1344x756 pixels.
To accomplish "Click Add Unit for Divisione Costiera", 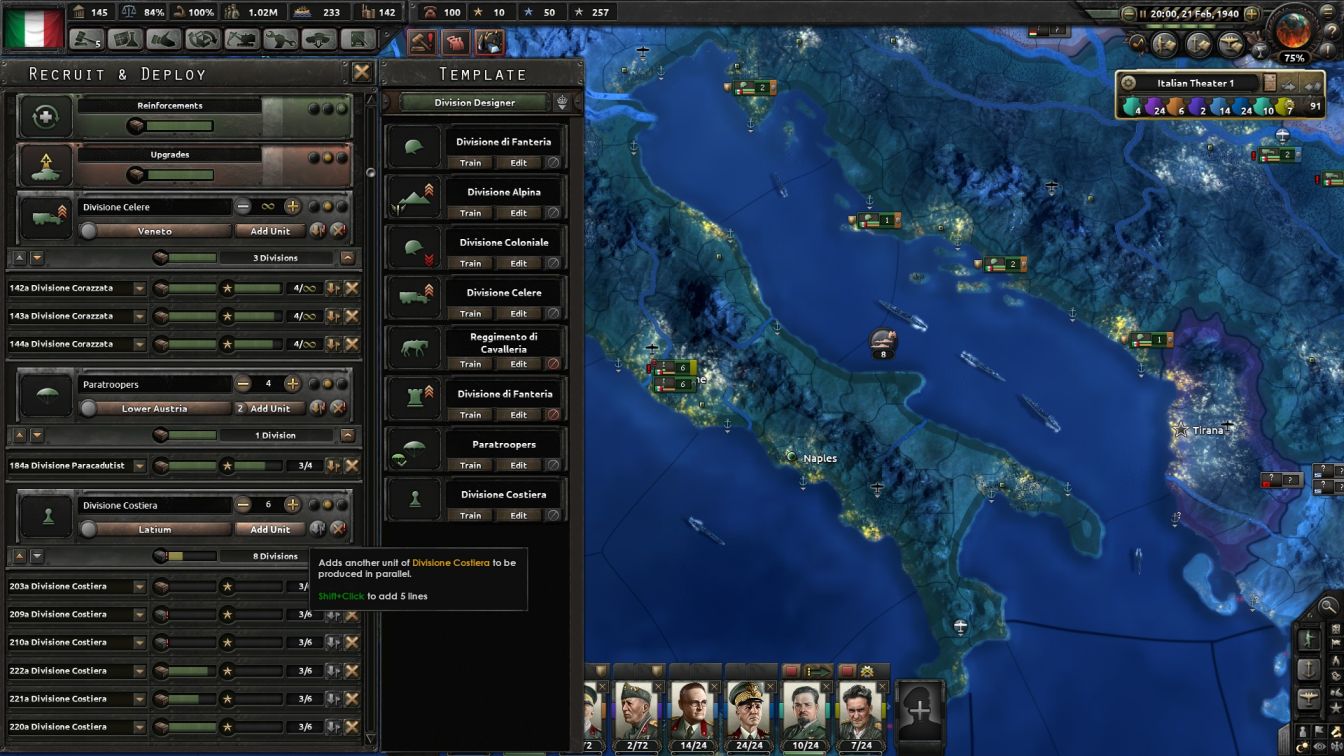I will (x=269, y=529).
